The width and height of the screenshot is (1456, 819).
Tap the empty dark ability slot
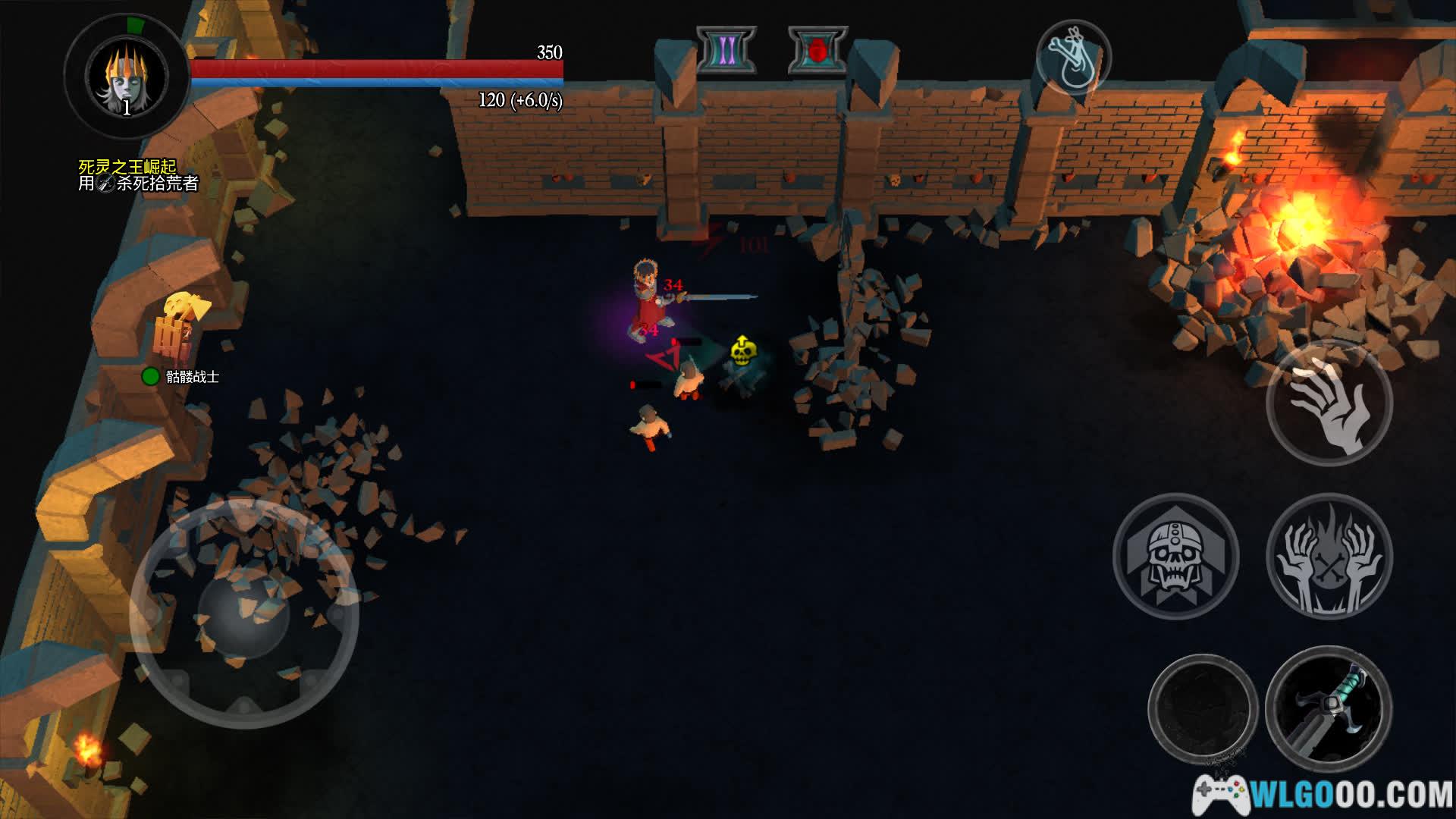[x=1203, y=709]
